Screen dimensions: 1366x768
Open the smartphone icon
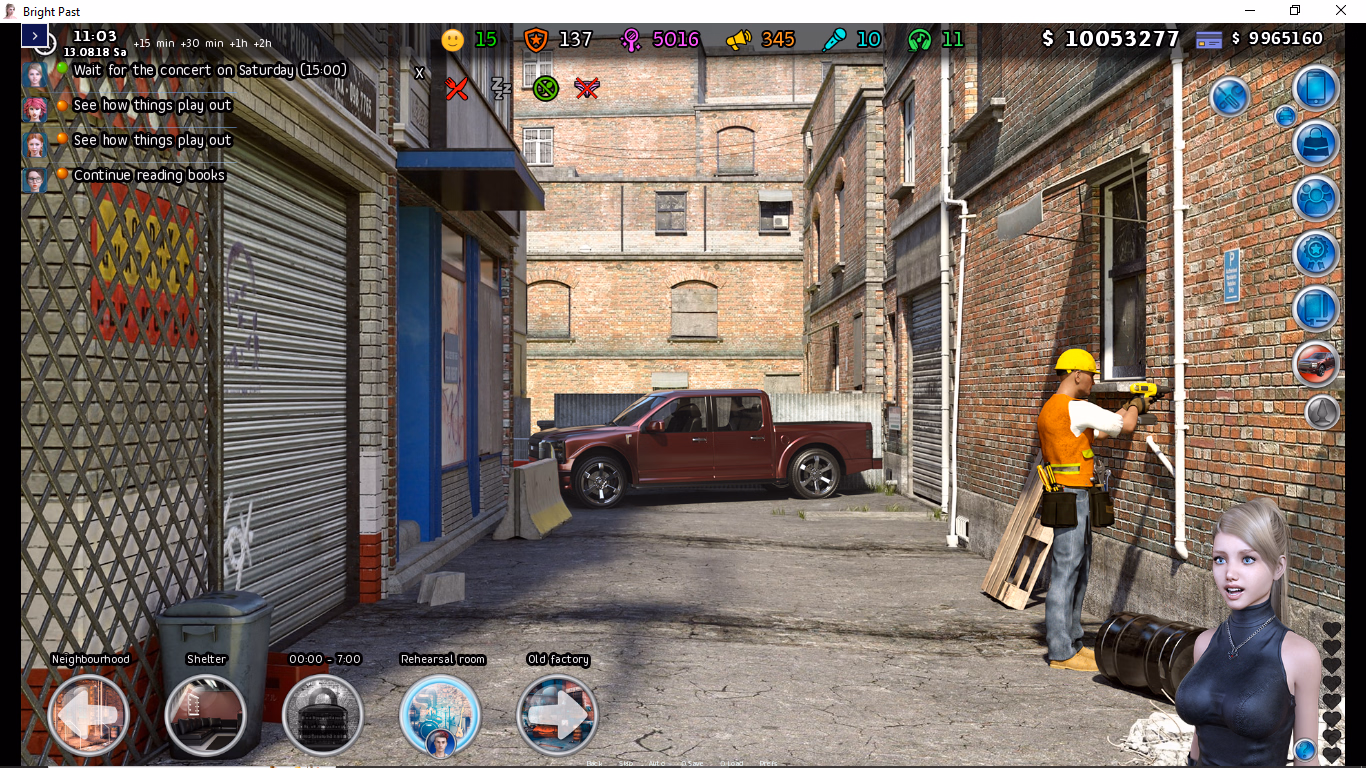(1316, 88)
